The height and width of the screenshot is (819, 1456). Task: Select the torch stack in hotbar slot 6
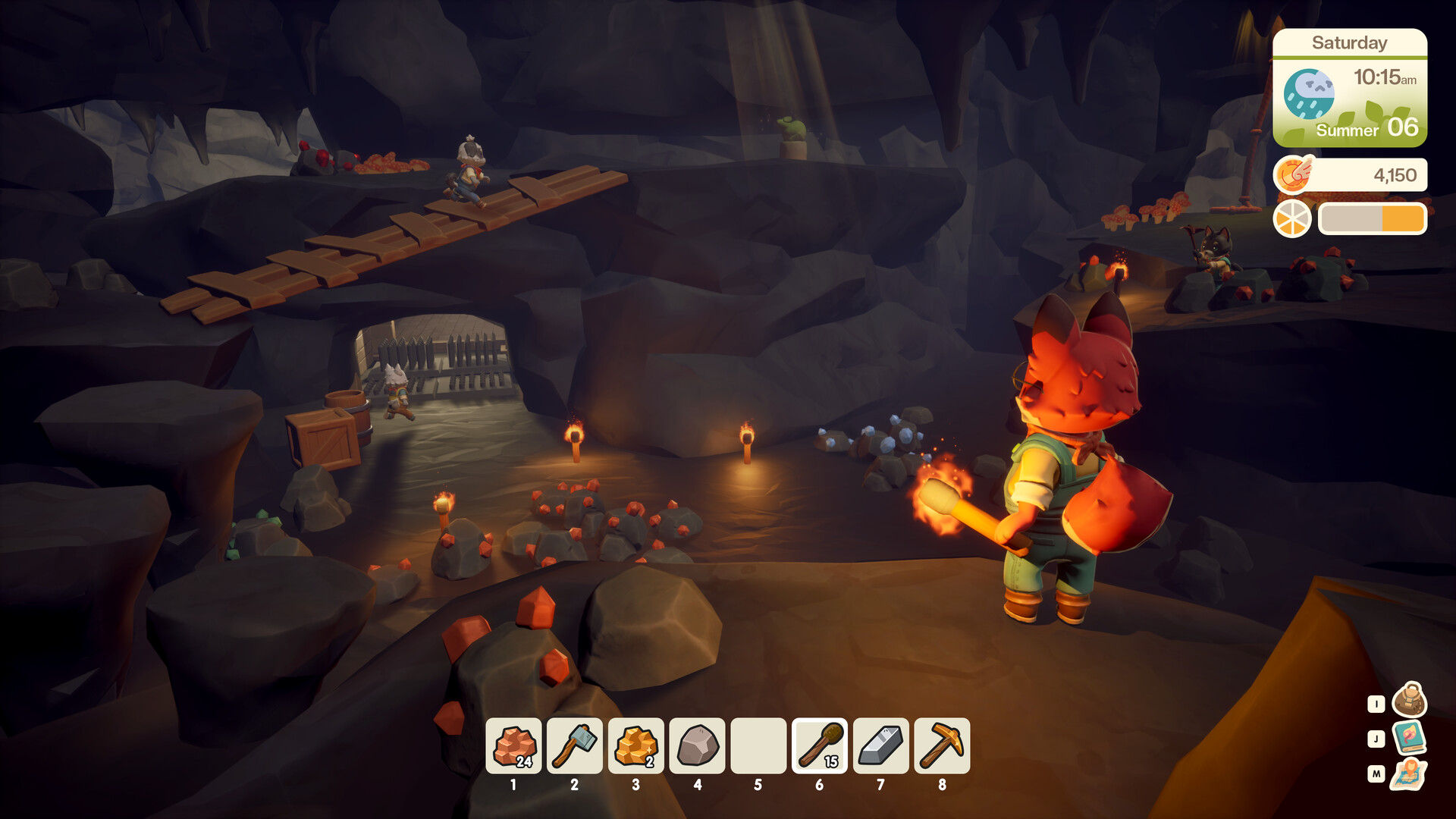tap(819, 746)
